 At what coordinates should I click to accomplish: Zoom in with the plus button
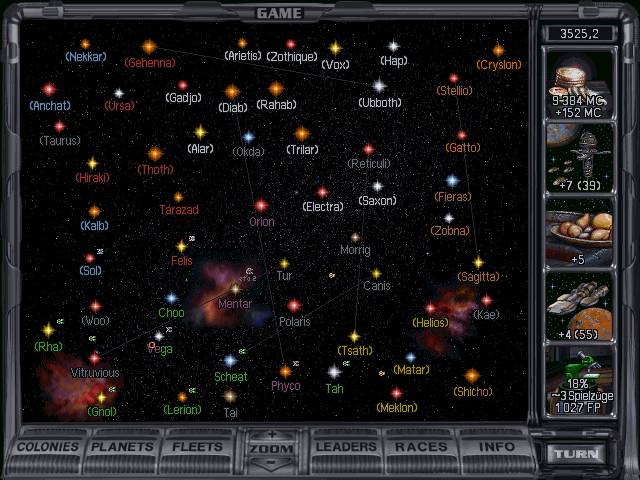click(x=271, y=435)
